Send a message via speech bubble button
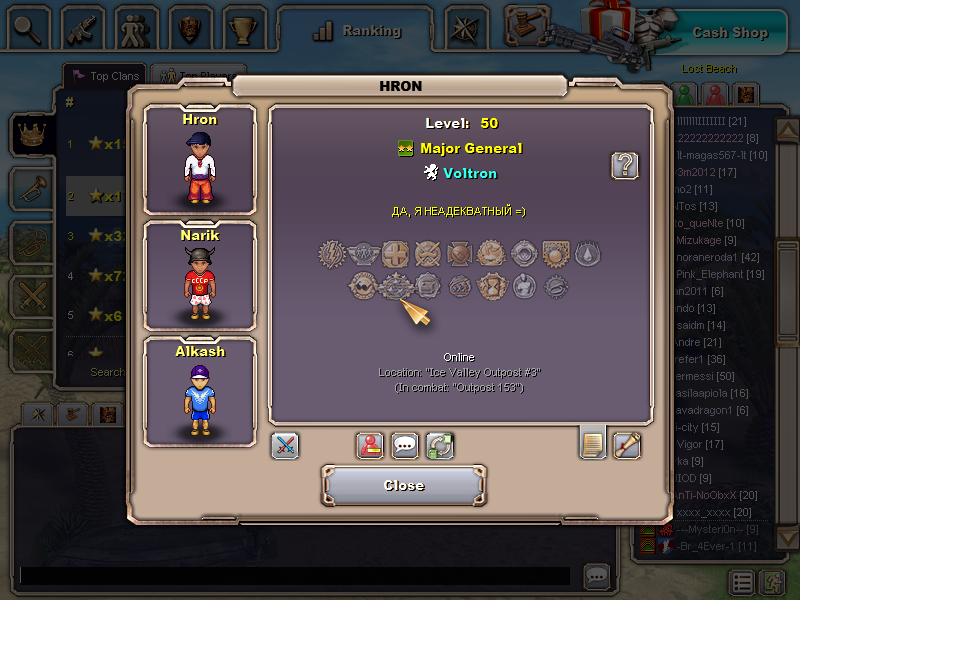Image resolution: width=962 pixels, height=657 pixels. coord(405,446)
